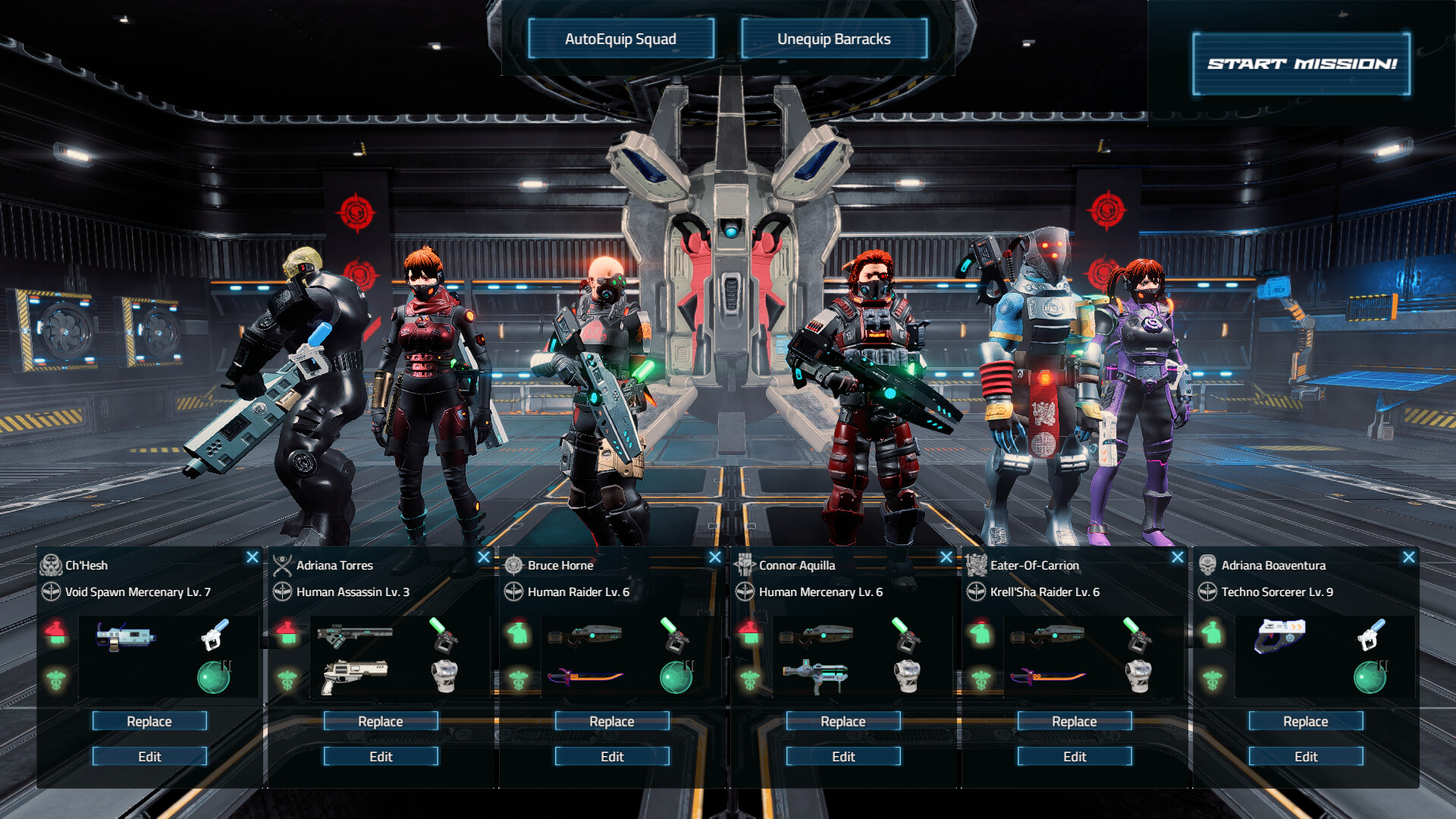Image resolution: width=1456 pixels, height=819 pixels.
Task: Click the fist icon beside Connor Aquilla's name
Action: pyautogui.click(x=745, y=565)
